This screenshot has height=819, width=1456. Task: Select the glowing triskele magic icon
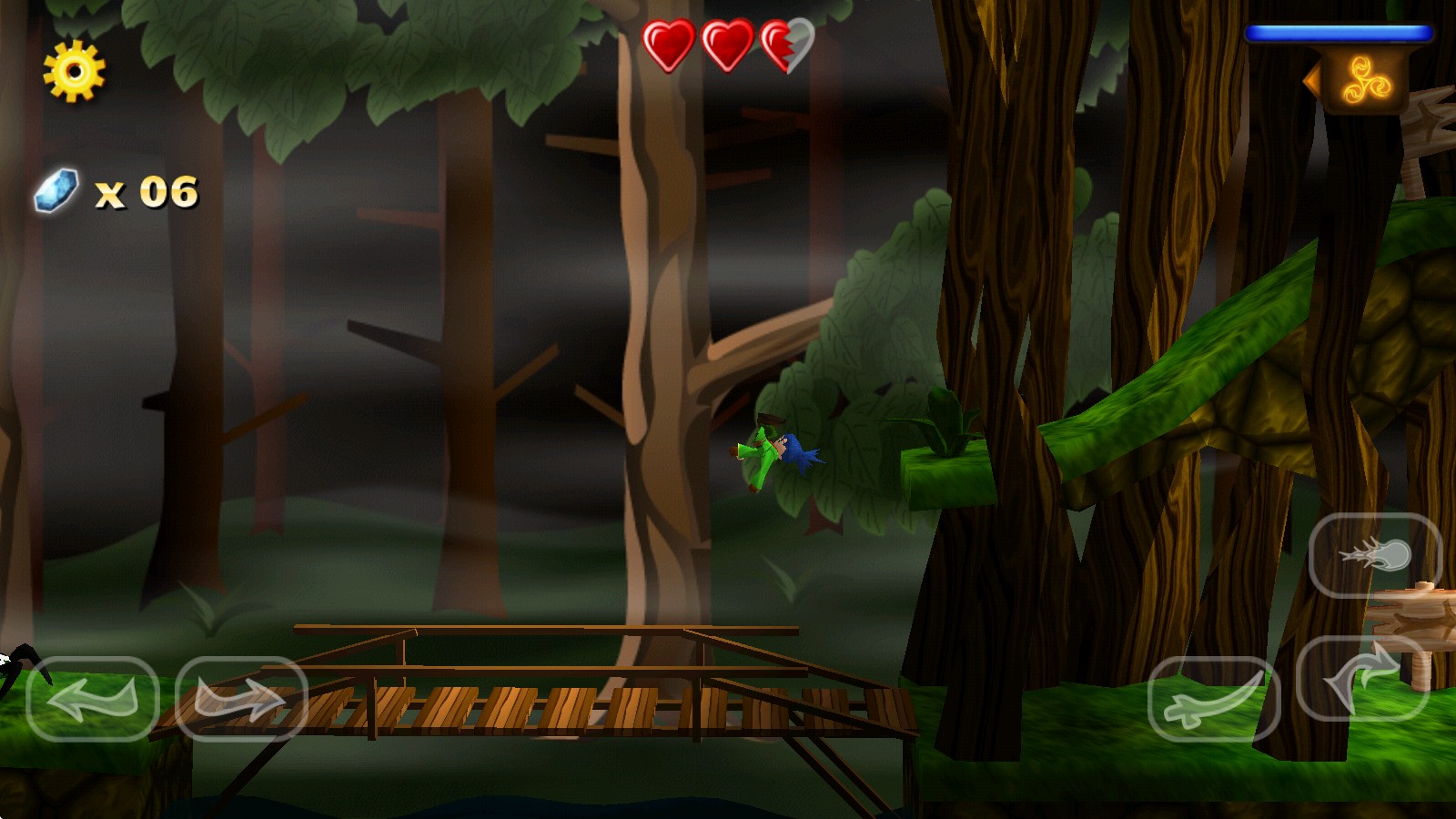tap(1366, 82)
